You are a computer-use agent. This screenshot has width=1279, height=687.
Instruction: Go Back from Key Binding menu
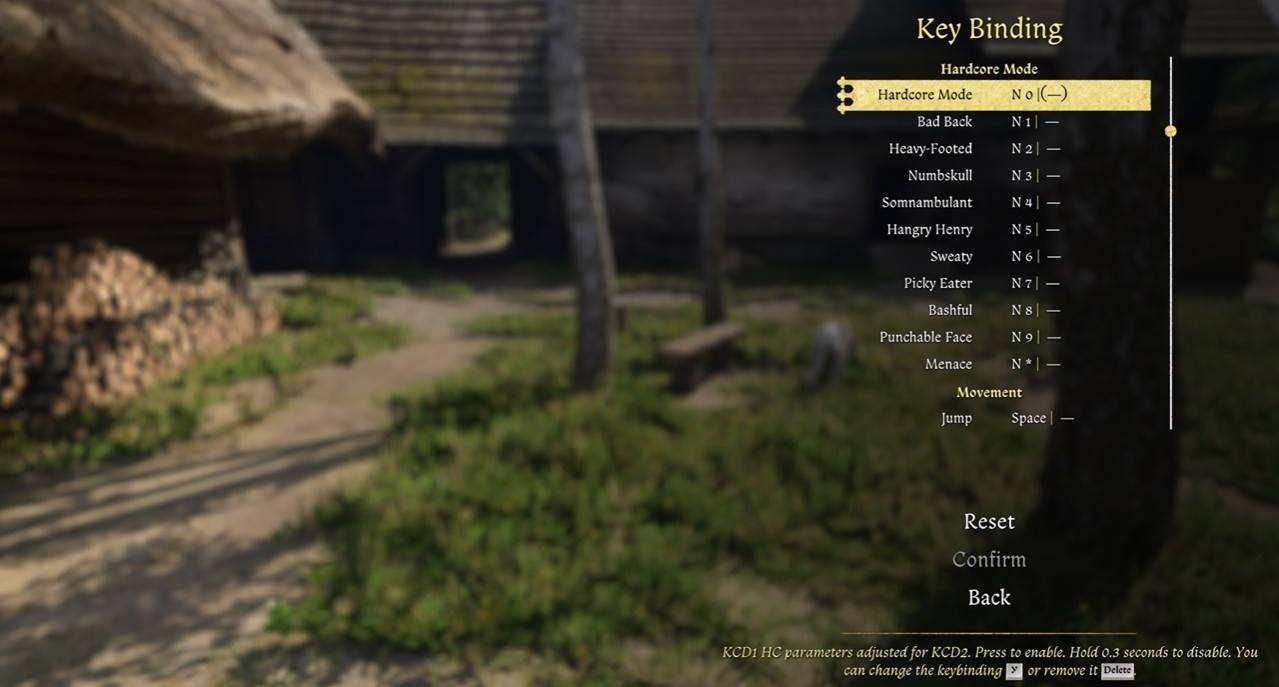[x=989, y=598]
